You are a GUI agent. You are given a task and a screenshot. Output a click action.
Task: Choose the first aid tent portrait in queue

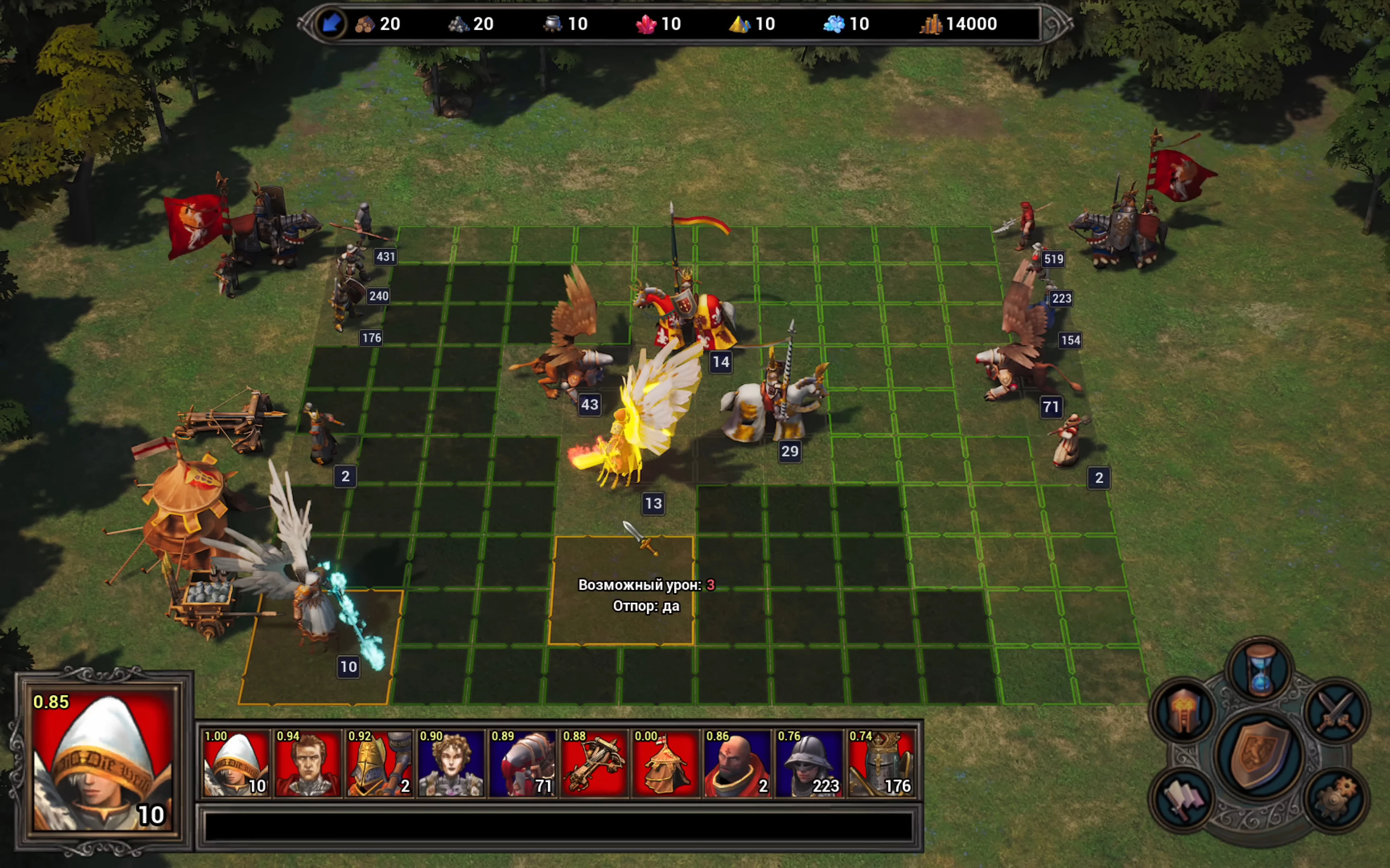pos(665,763)
